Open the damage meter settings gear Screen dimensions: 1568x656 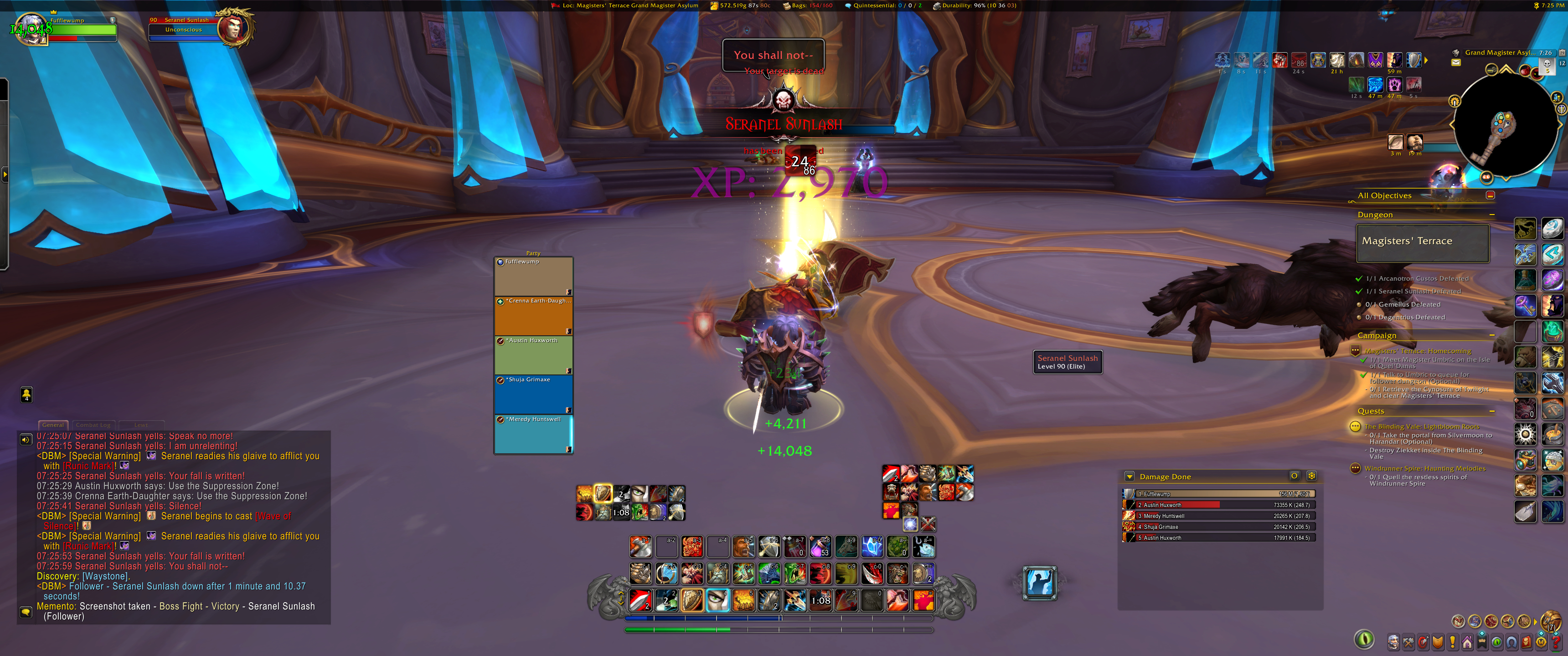point(1311,476)
